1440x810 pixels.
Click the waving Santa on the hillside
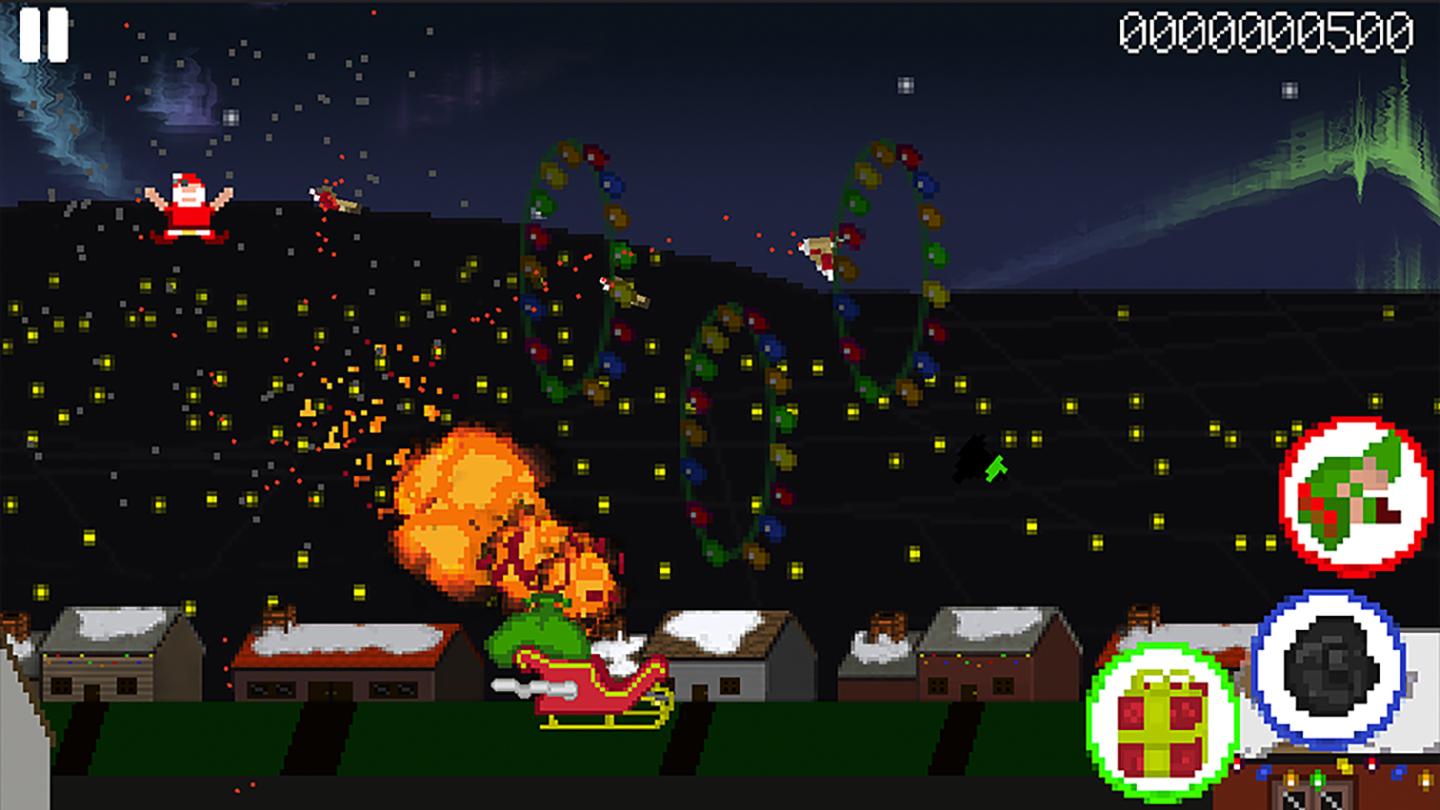(190, 205)
